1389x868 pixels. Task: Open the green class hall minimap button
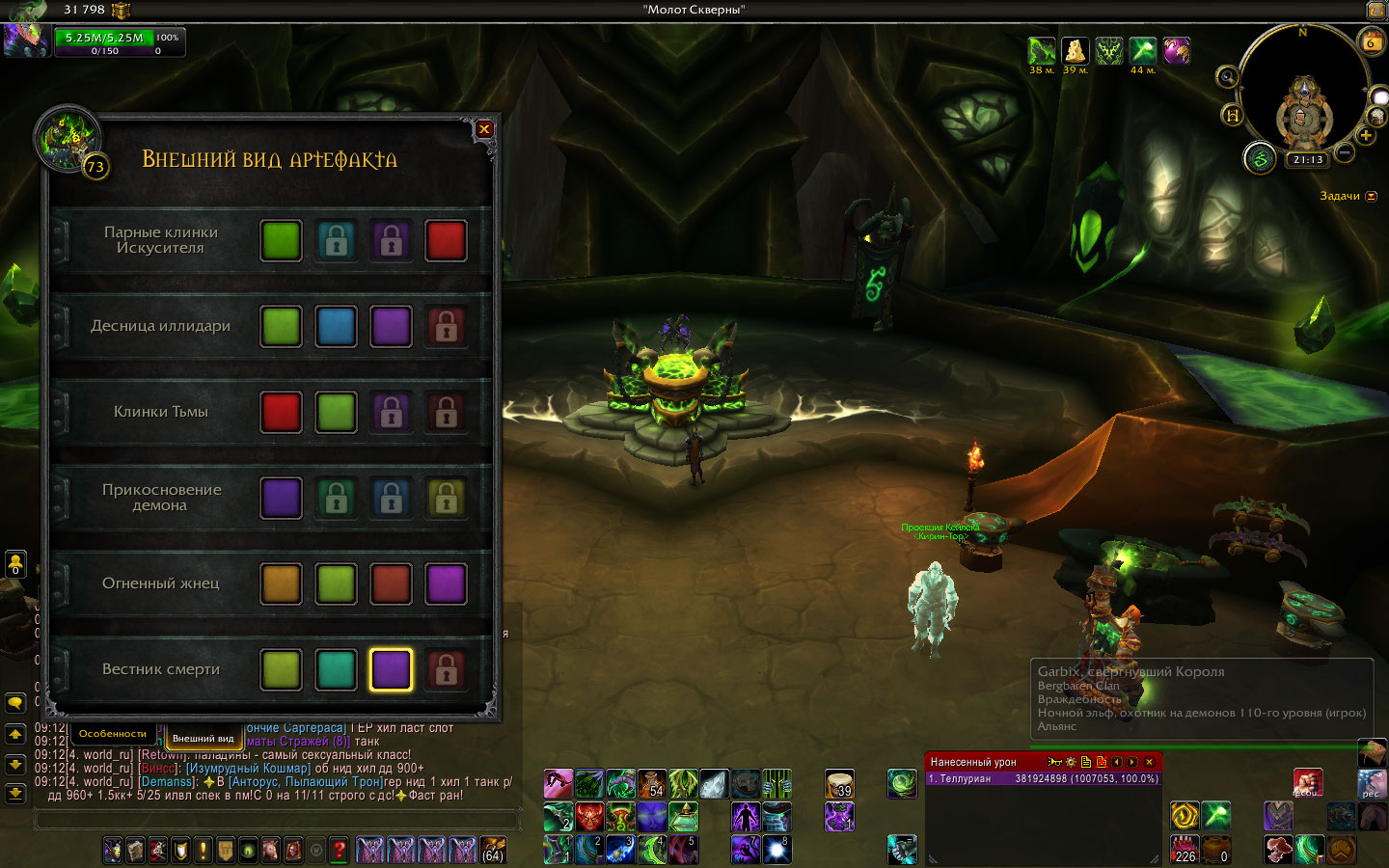point(1259,158)
